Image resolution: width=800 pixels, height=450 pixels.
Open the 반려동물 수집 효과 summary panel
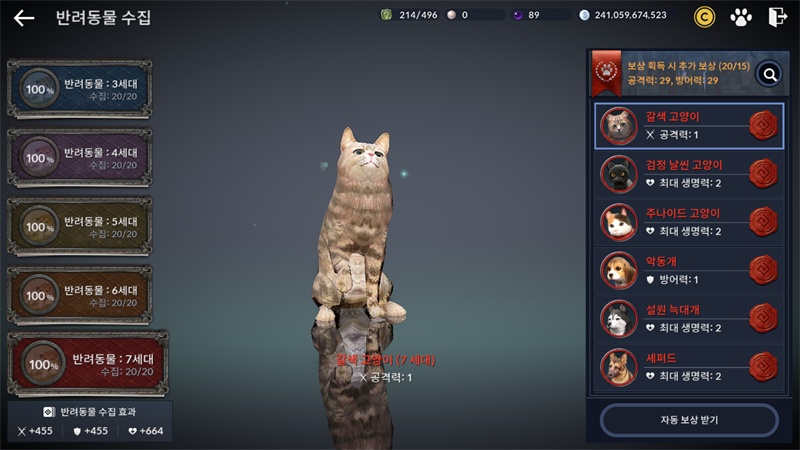[x=90, y=421]
